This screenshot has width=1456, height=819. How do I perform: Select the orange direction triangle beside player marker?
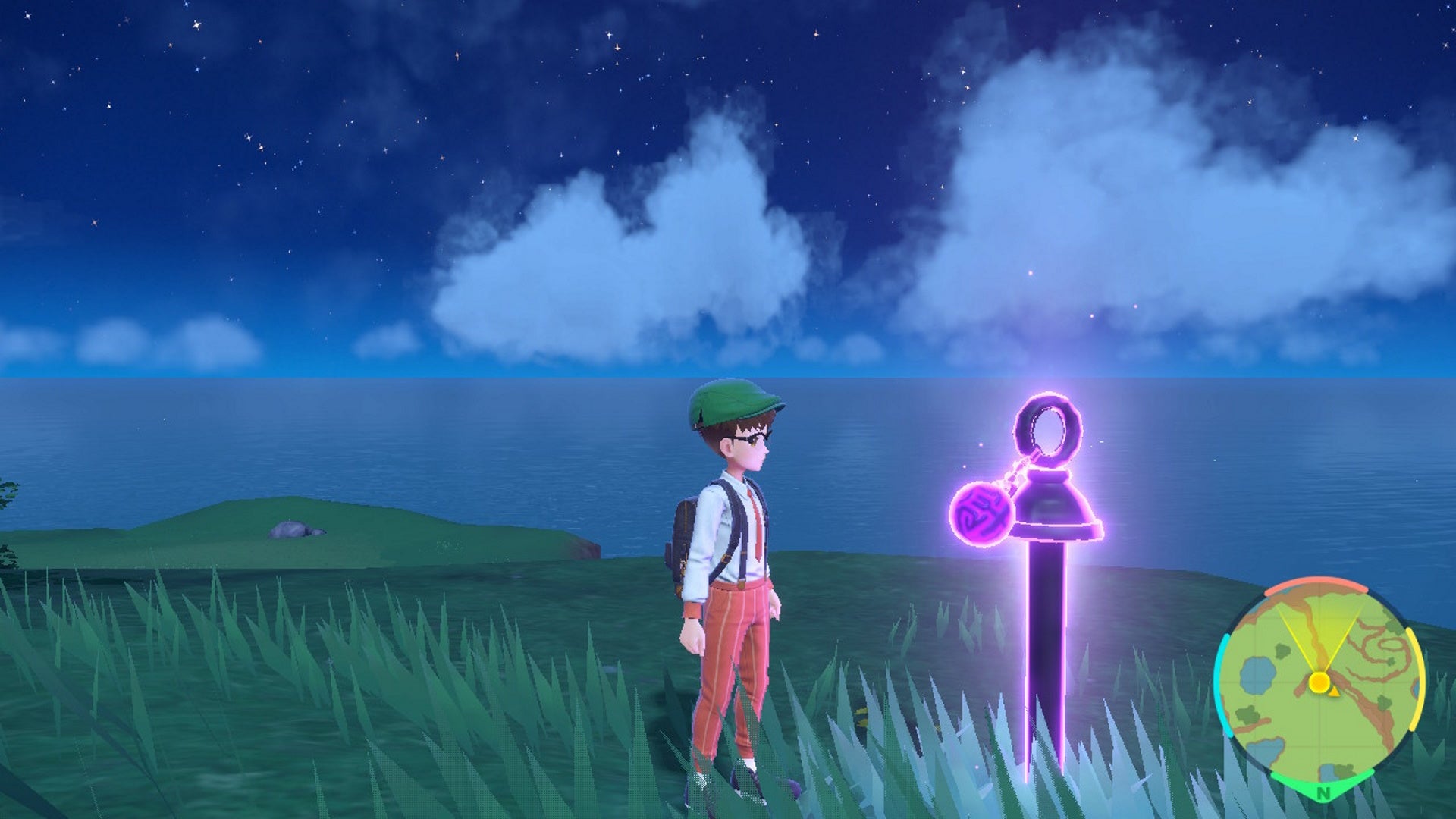click(x=1335, y=692)
